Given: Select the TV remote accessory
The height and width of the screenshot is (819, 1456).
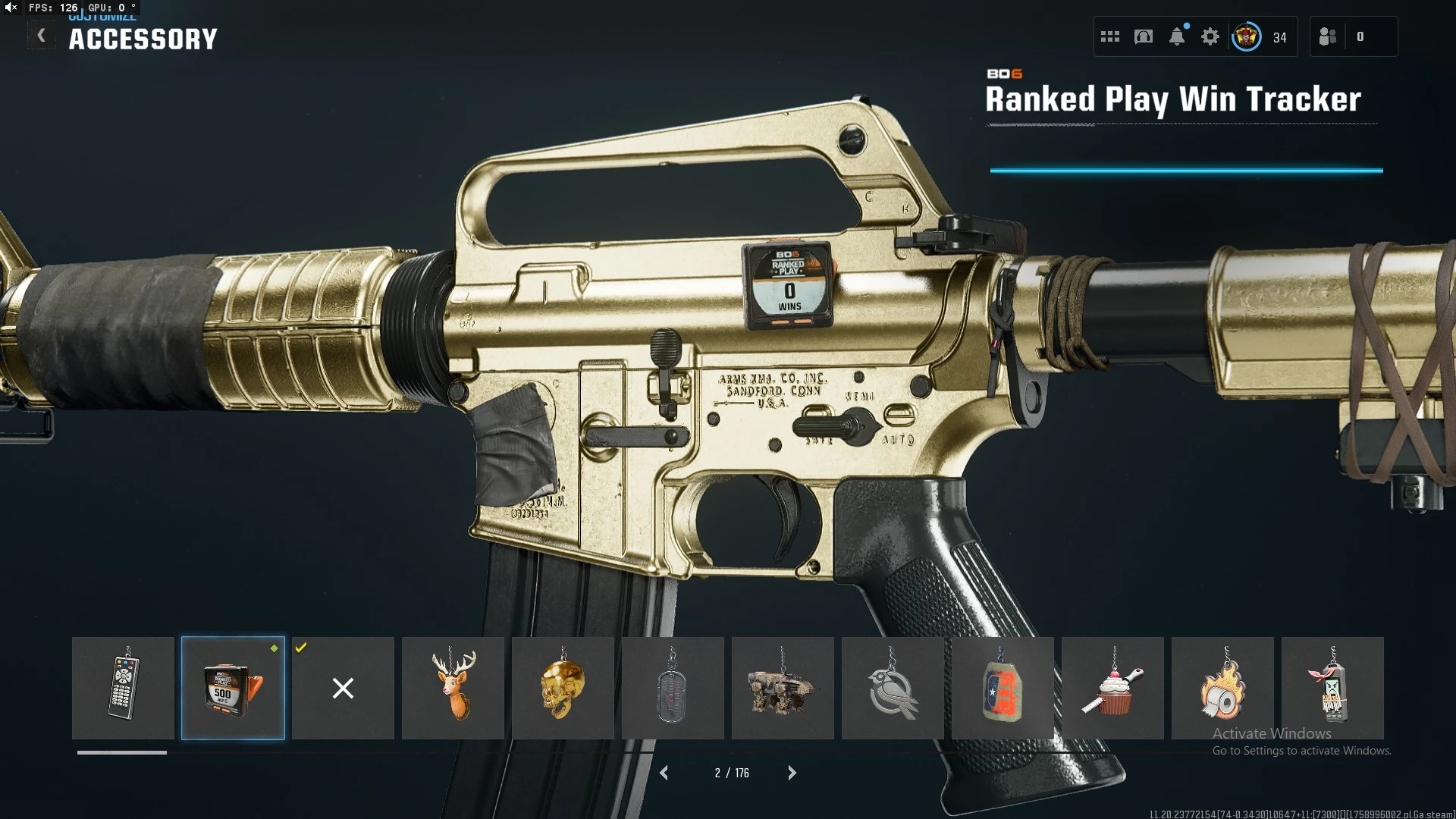Looking at the screenshot, I should 123,688.
